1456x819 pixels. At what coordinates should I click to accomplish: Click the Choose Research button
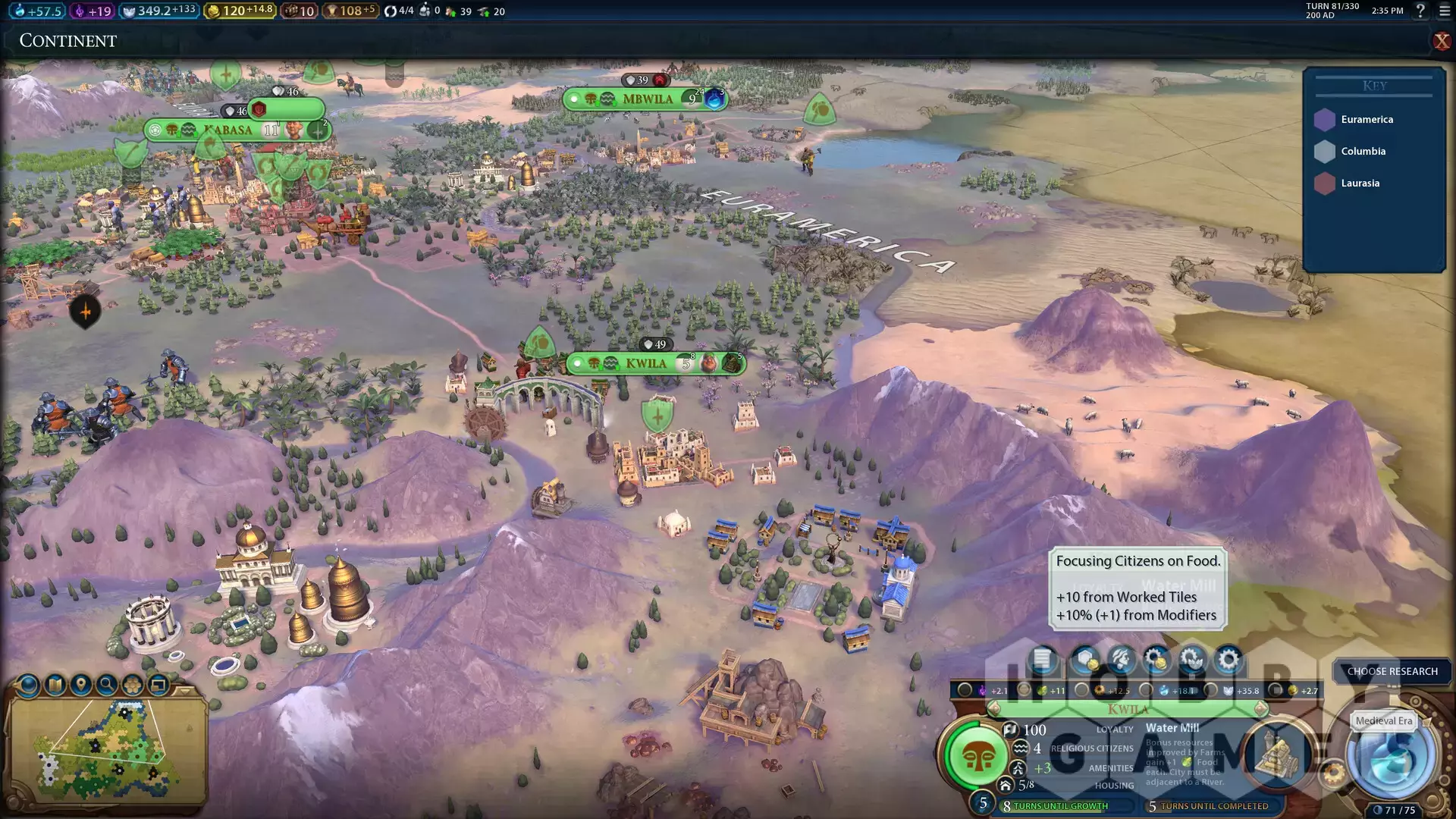click(x=1392, y=671)
